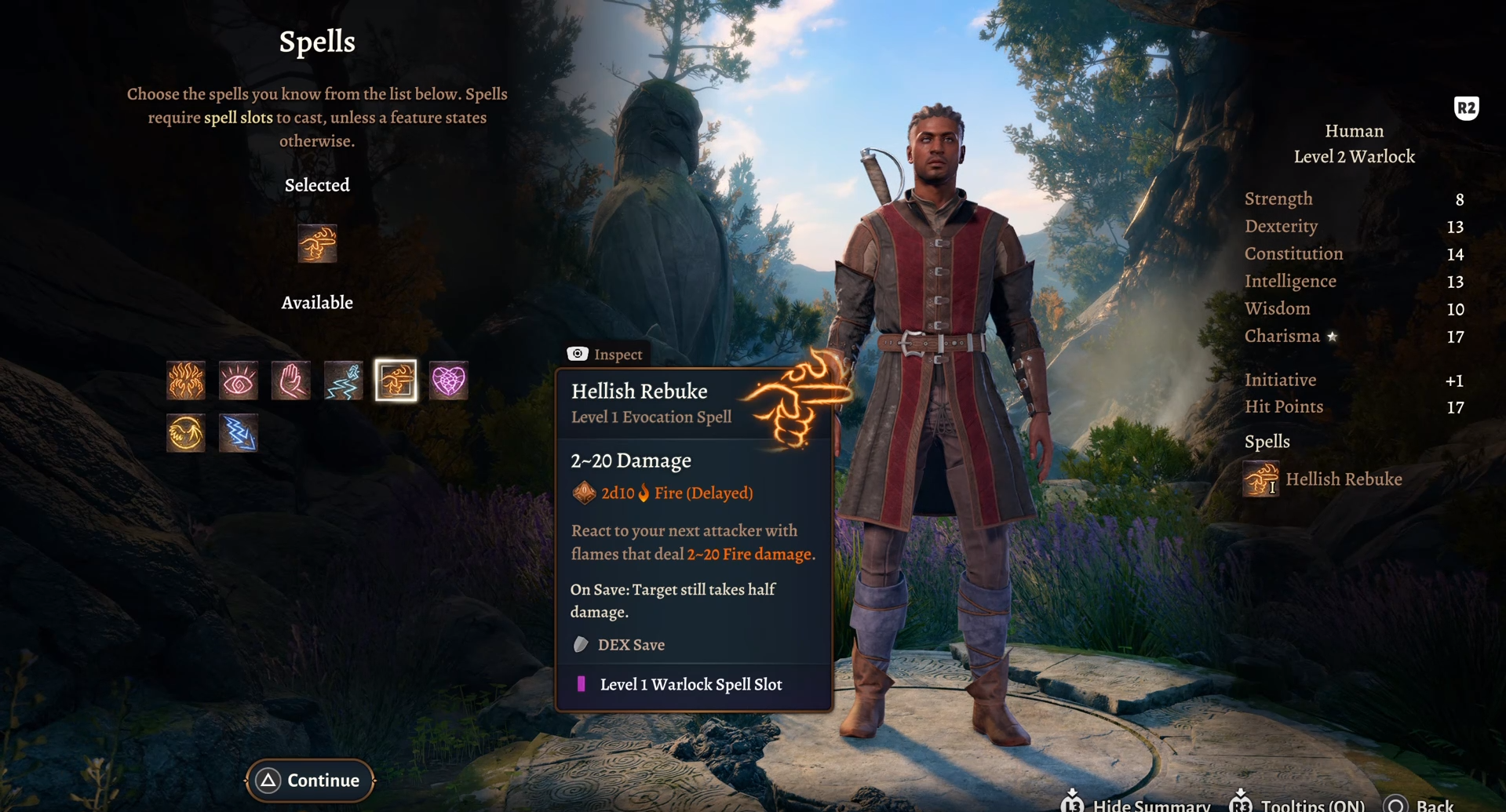The width and height of the screenshot is (1506, 812).
Task: Choose the pink spiral eye spell
Action: (239, 381)
